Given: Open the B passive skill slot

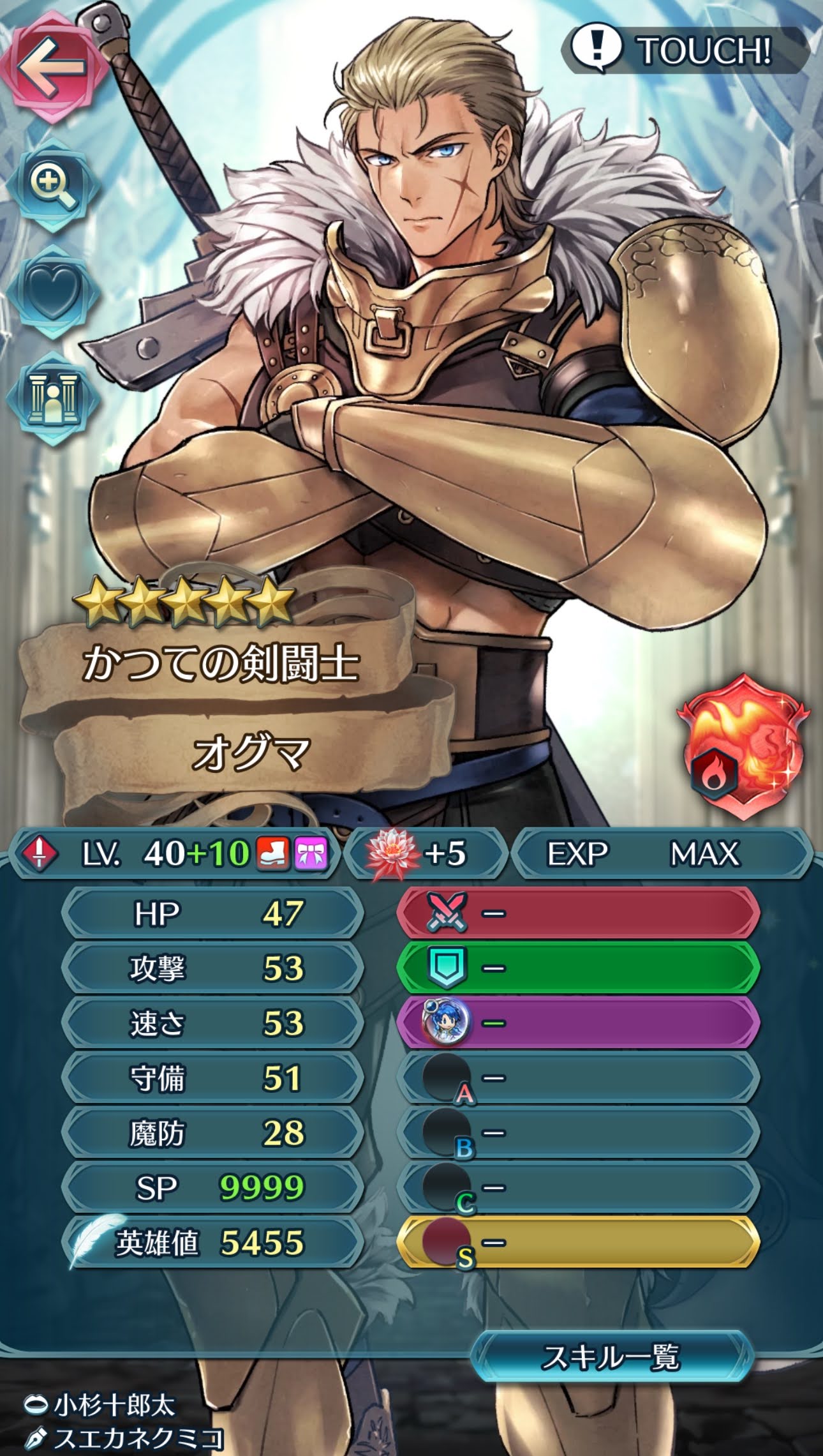Looking at the screenshot, I should [578, 1133].
